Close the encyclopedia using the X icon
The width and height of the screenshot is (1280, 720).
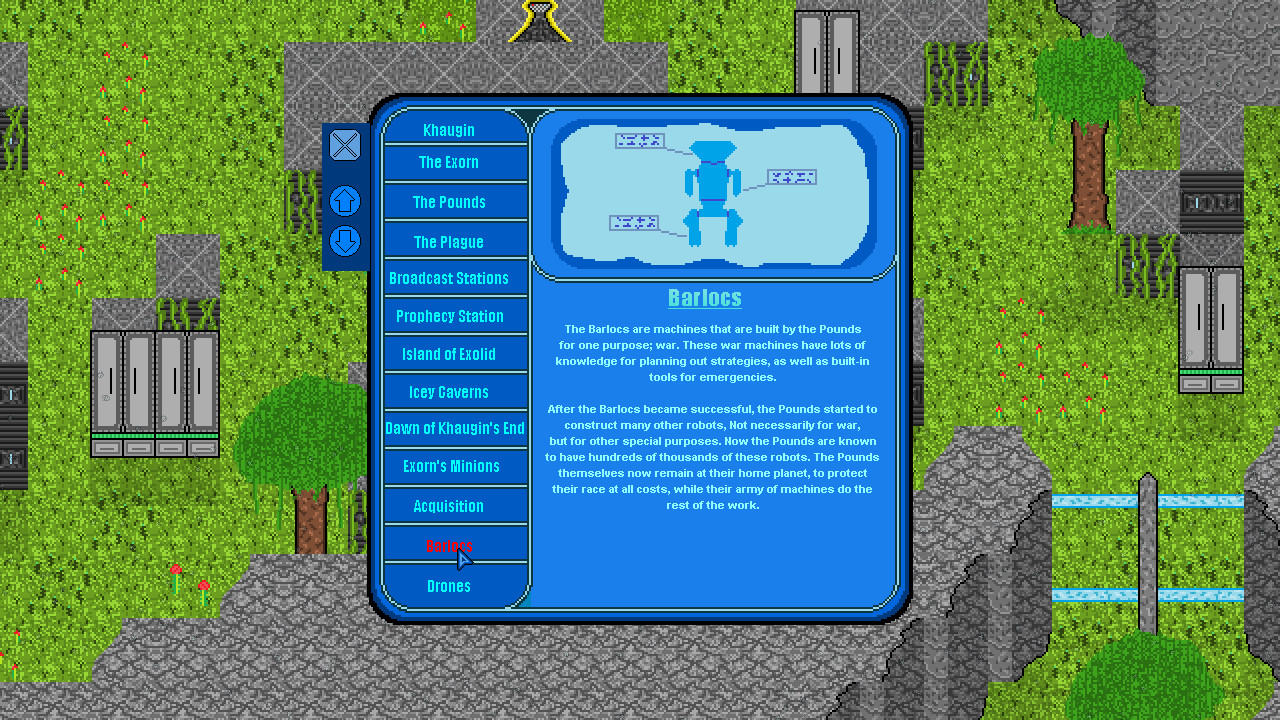click(344, 145)
